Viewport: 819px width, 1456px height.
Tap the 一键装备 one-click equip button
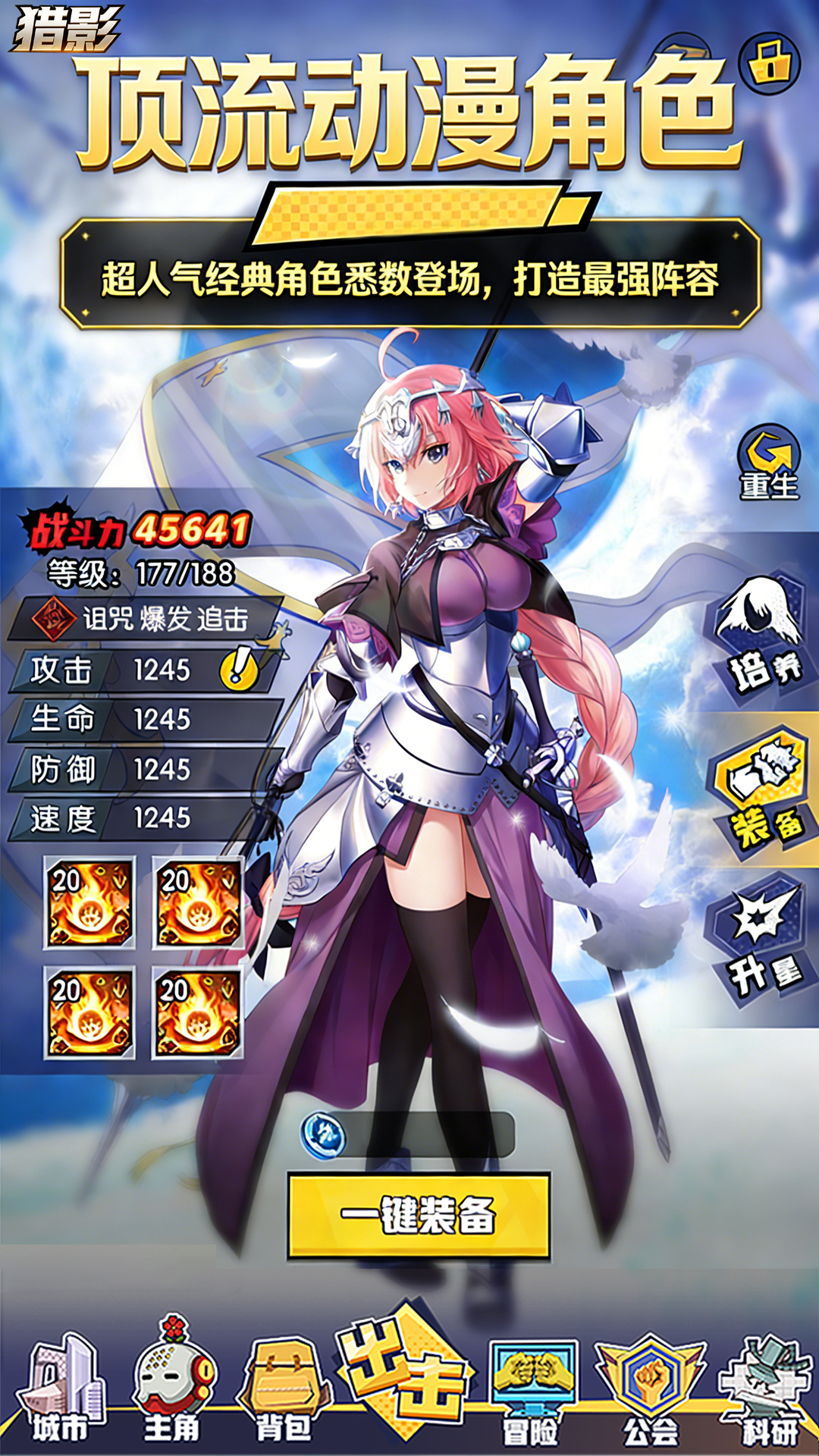click(x=419, y=1216)
